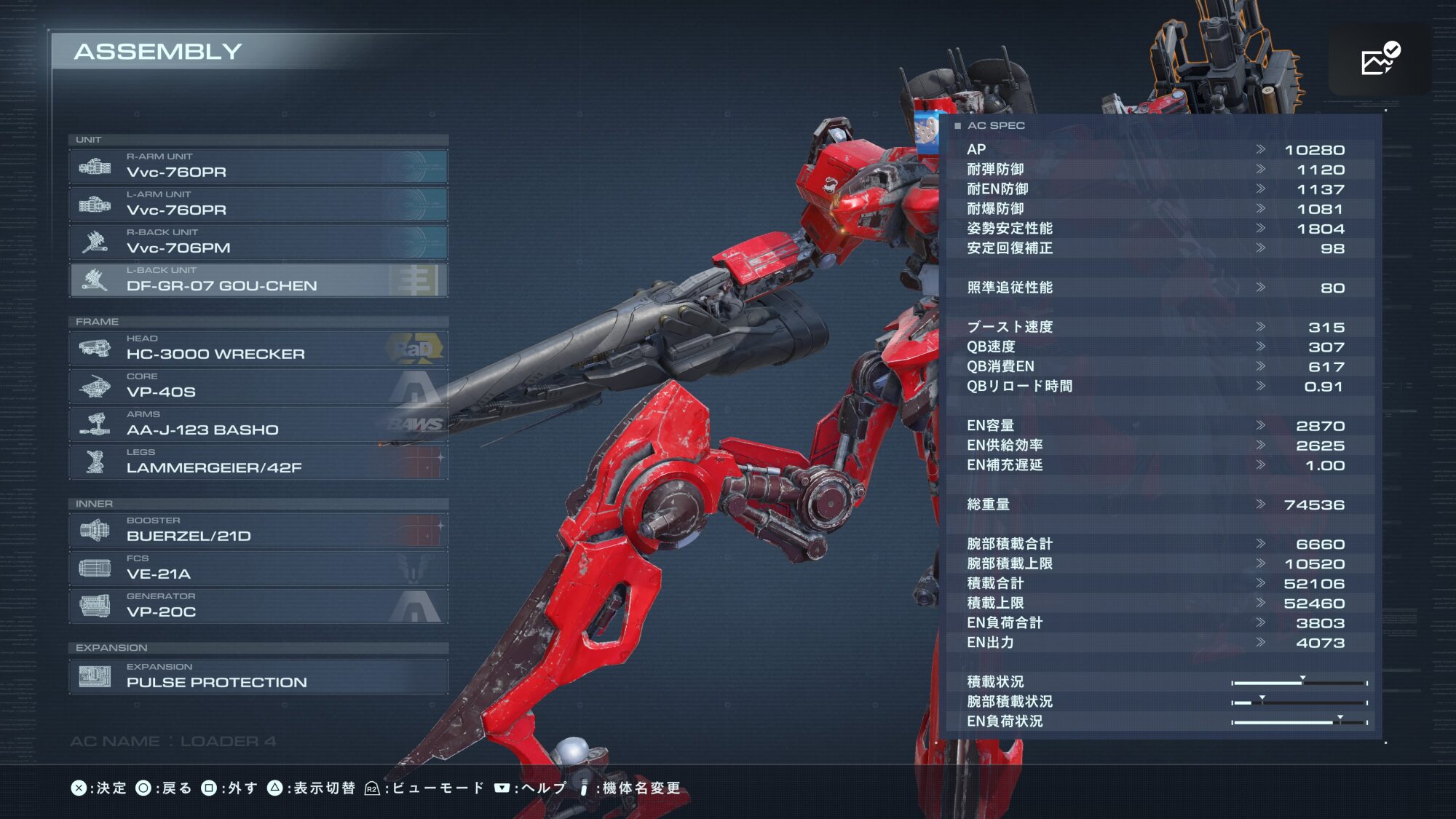Open the BOOSTER slot BUERZEL/21D

tap(258, 531)
